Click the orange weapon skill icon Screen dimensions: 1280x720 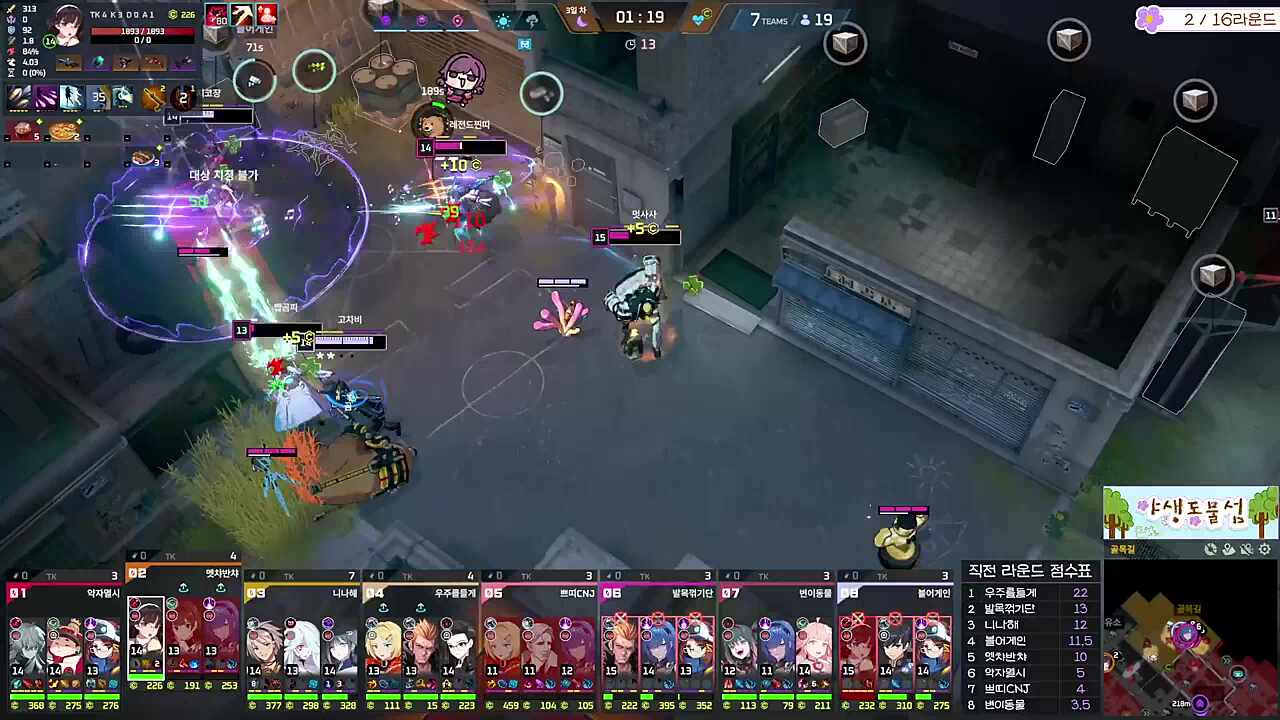(x=152, y=97)
